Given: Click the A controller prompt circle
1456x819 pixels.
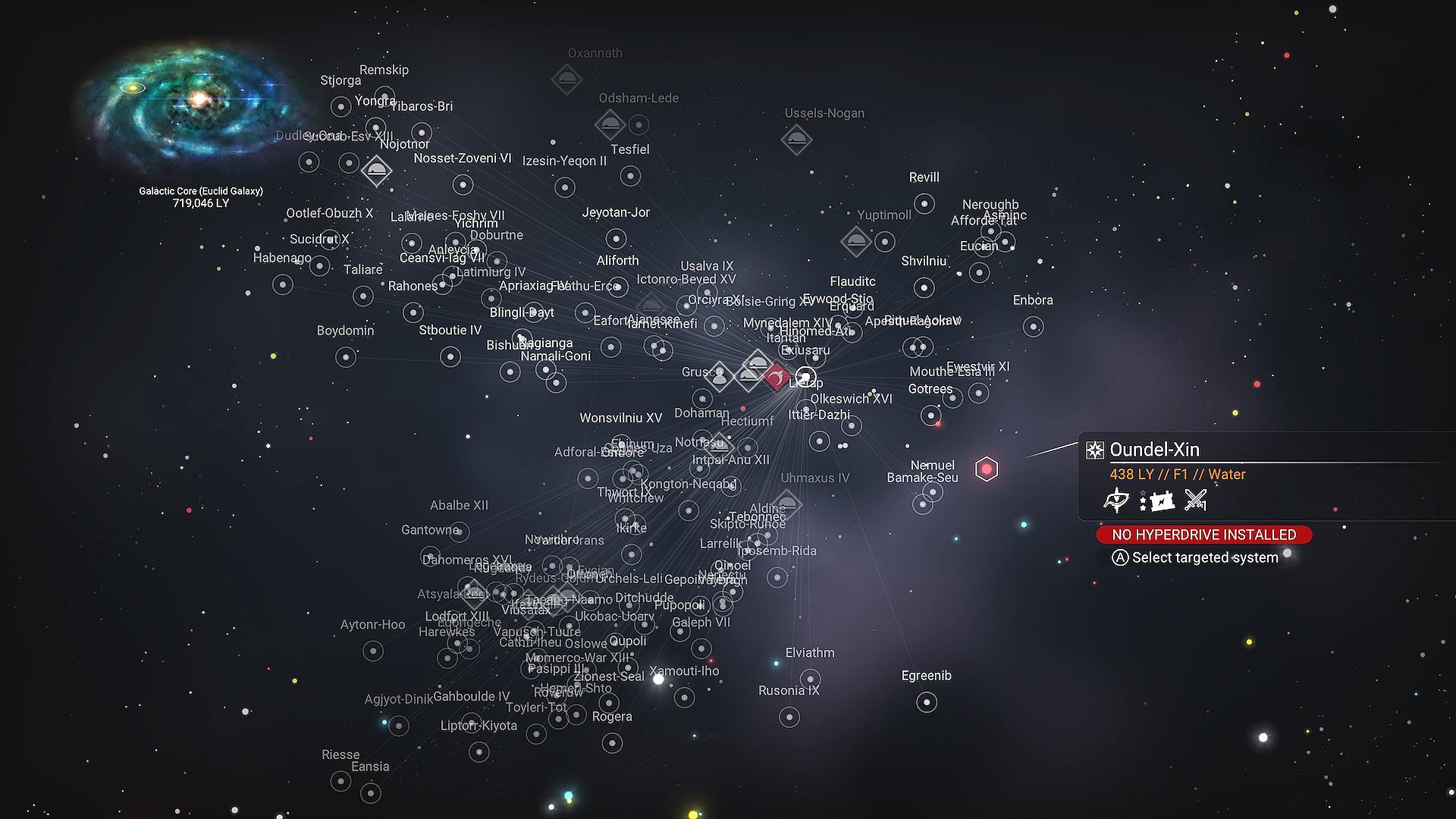Looking at the screenshot, I should click(1120, 557).
